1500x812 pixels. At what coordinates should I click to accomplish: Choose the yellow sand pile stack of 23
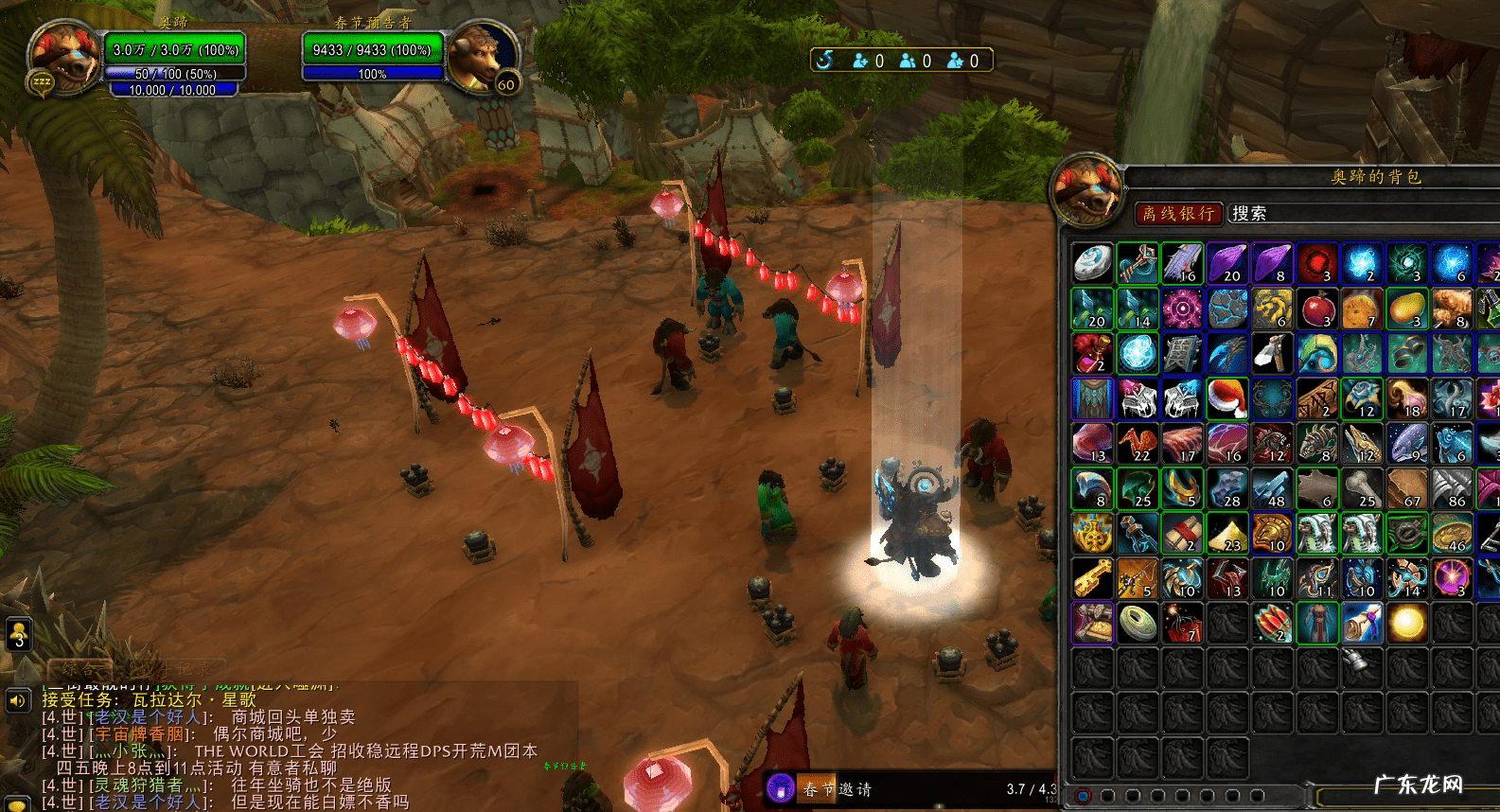pyautogui.click(x=1226, y=533)
